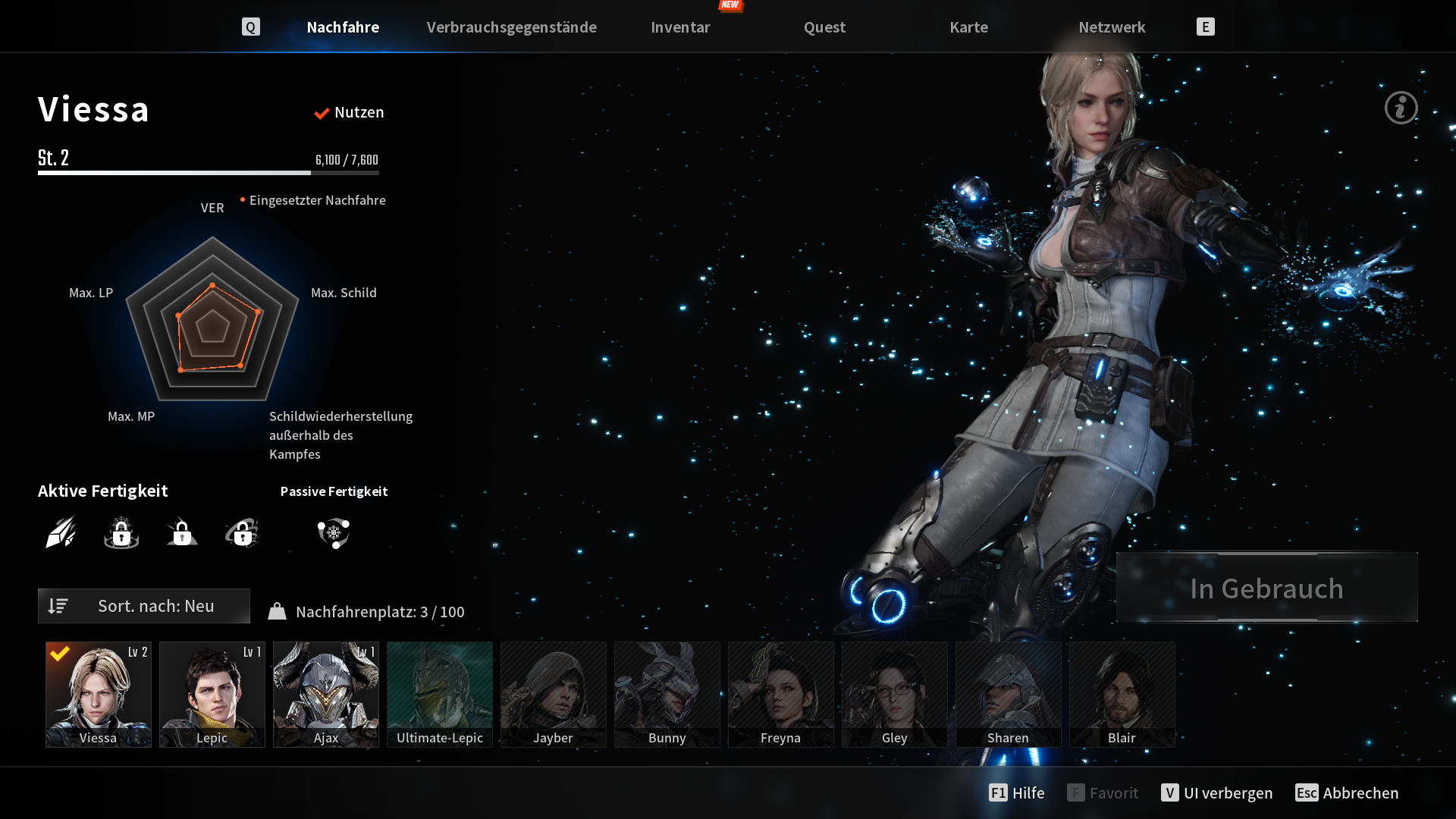Image resolution: width=1456 pixels, height=819 pixels.
Task: Select the Blair character tile
Action: 1122,695
